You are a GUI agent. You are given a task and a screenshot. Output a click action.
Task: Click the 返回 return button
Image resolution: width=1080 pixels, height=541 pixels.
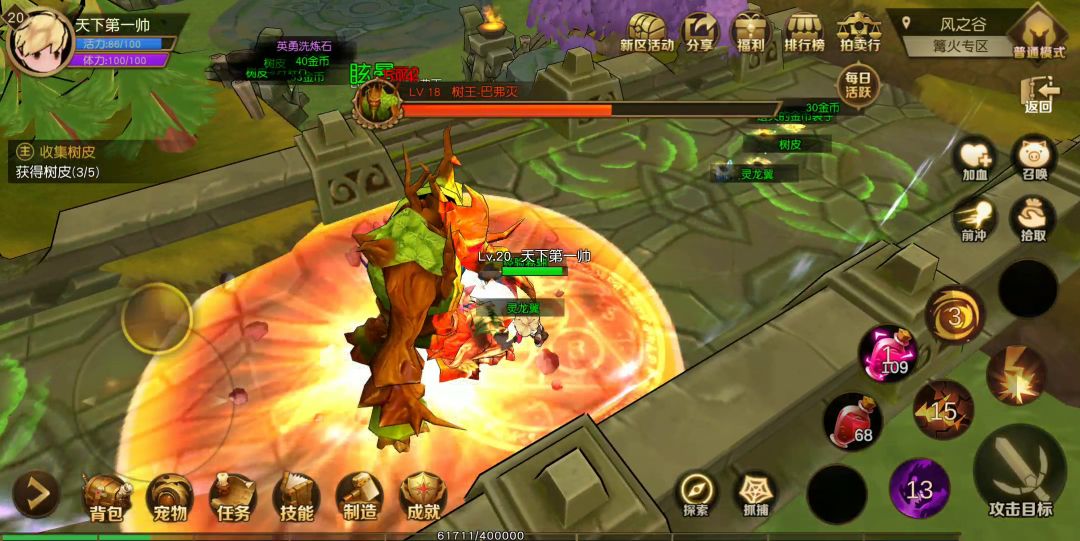click(x=1039, y=93)
